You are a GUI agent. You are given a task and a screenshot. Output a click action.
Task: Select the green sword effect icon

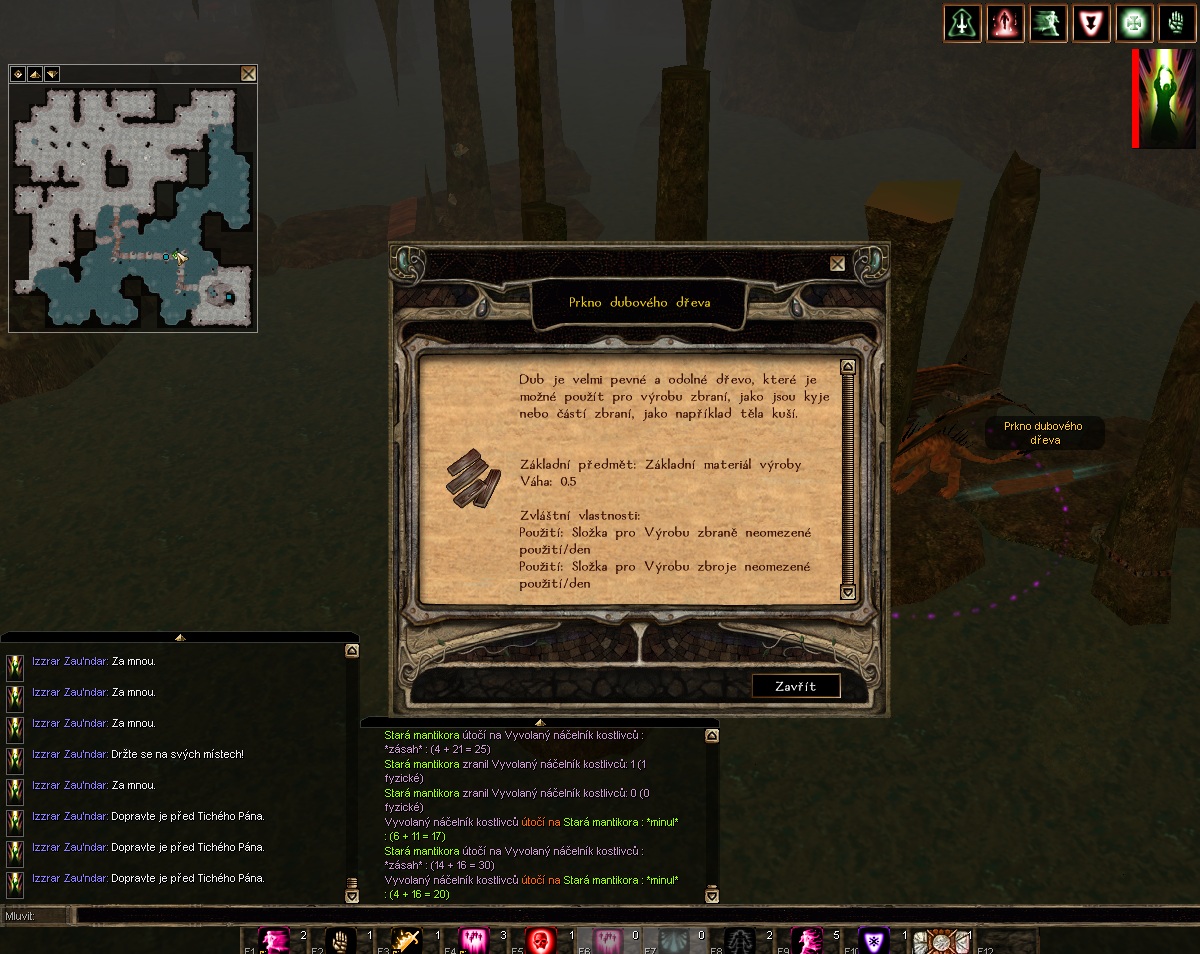click(962, 23)
